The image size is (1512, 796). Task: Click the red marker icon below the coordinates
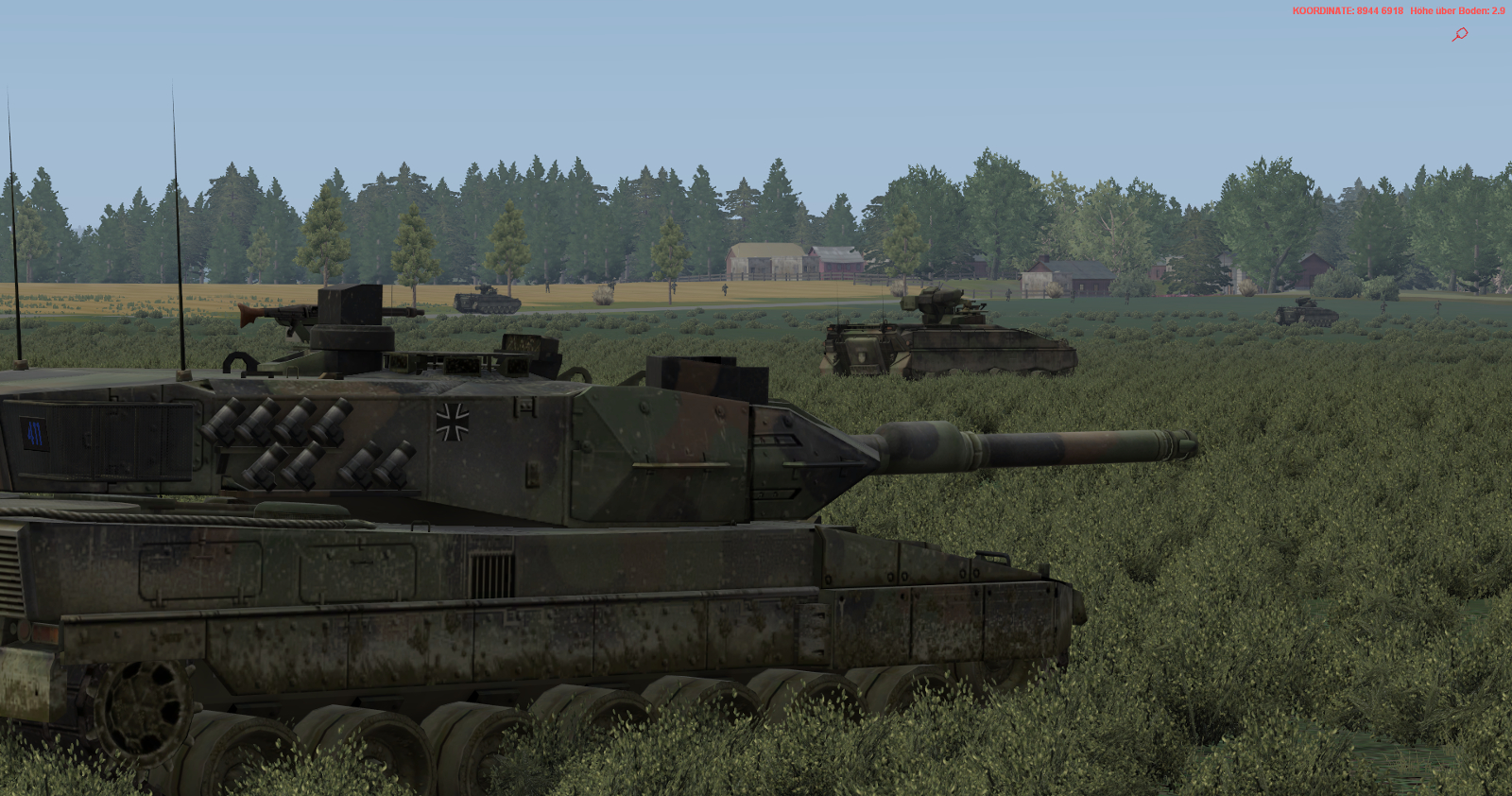(1460, 34)
